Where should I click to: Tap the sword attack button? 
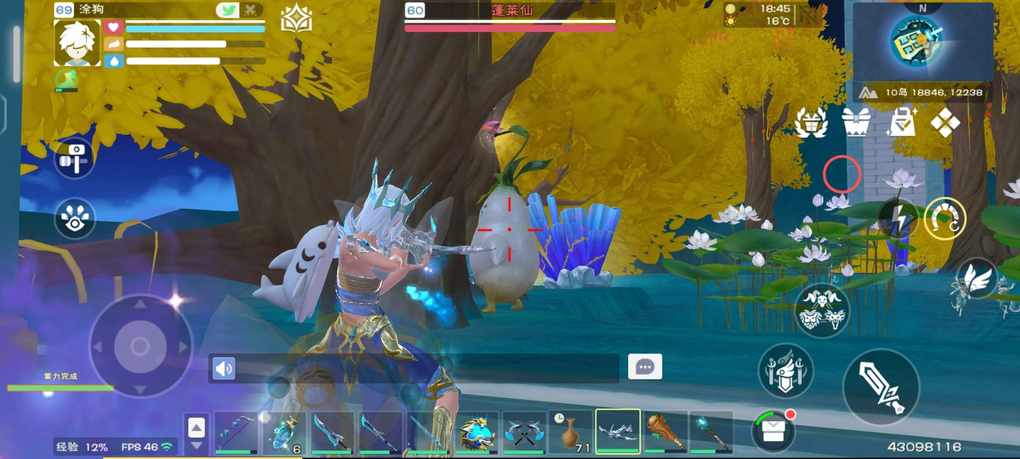pos(880,387)
